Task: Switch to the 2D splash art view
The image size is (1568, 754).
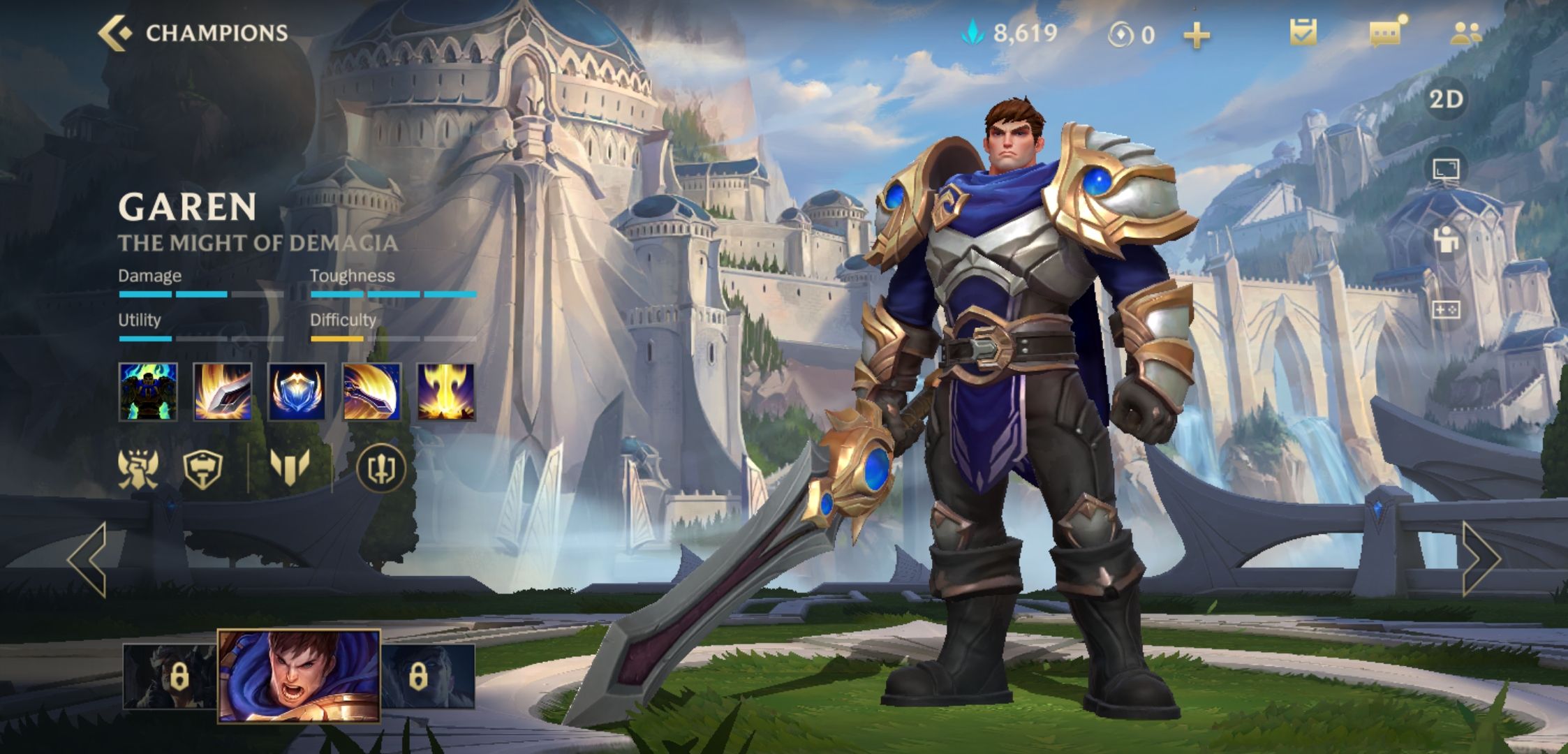Action: click(1446, 100)
